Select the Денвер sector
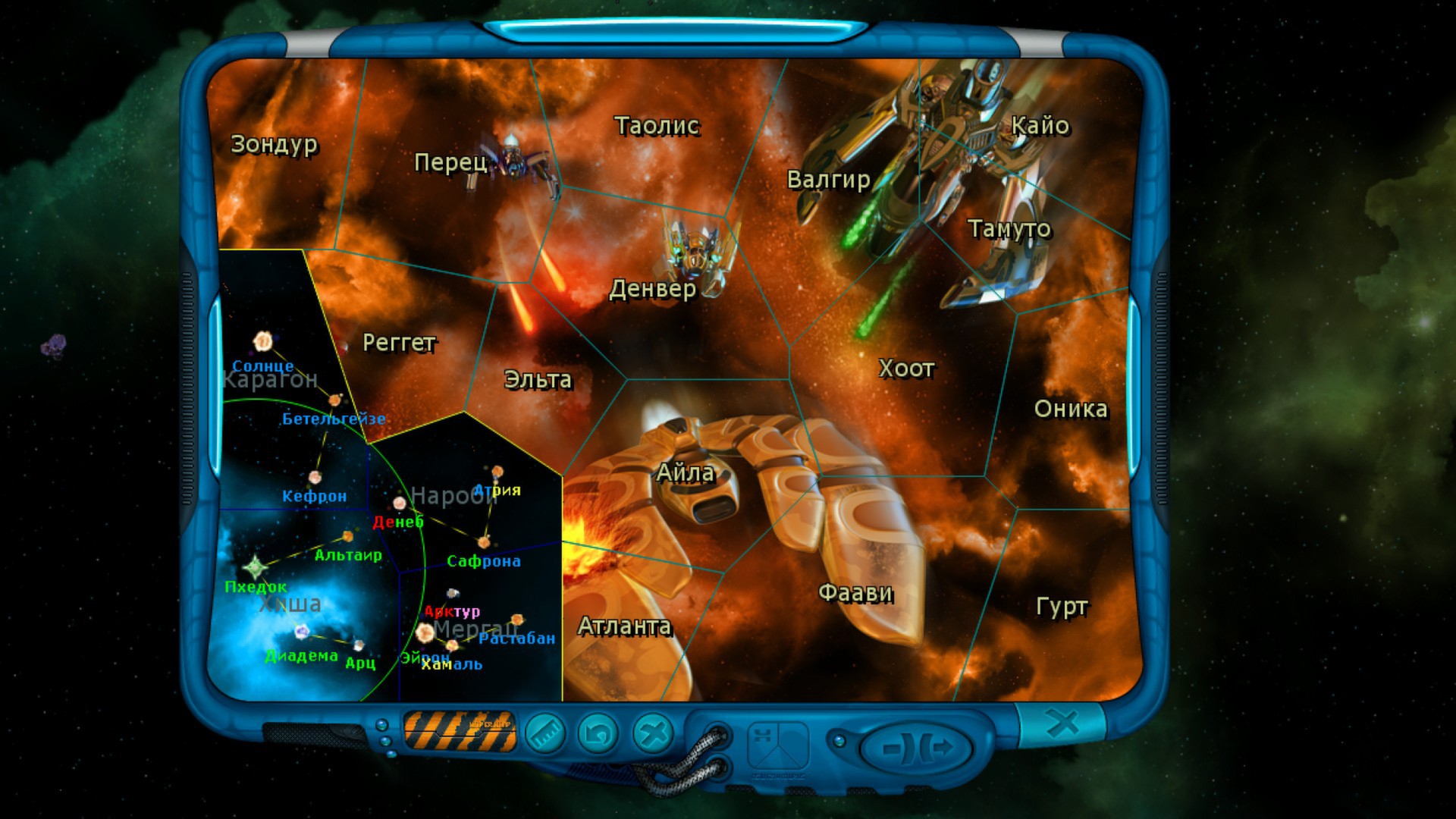This screenshot has width=1456, height=819. click(656, 290)
